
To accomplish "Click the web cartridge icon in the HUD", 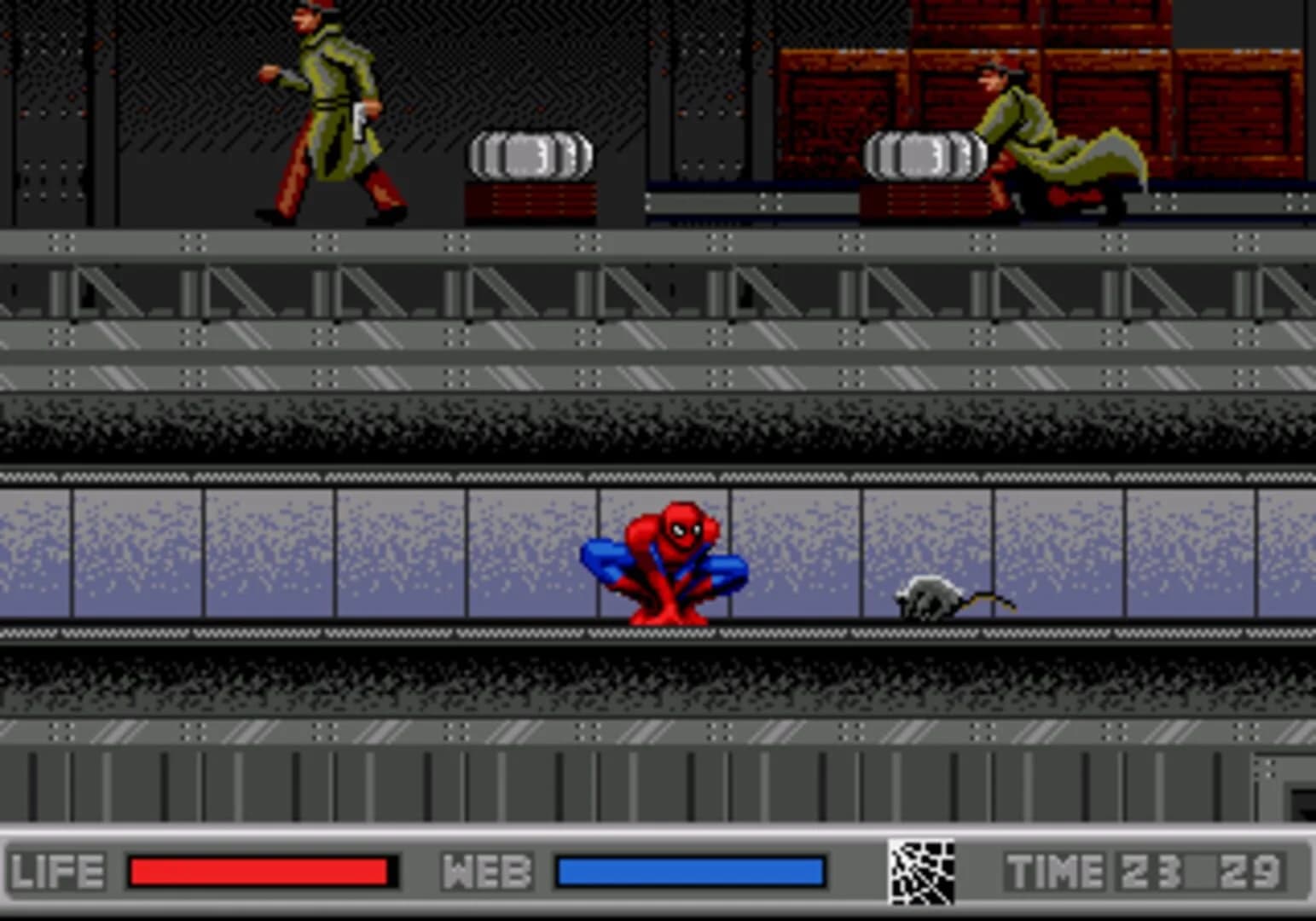I will click(x=921, y=872).
